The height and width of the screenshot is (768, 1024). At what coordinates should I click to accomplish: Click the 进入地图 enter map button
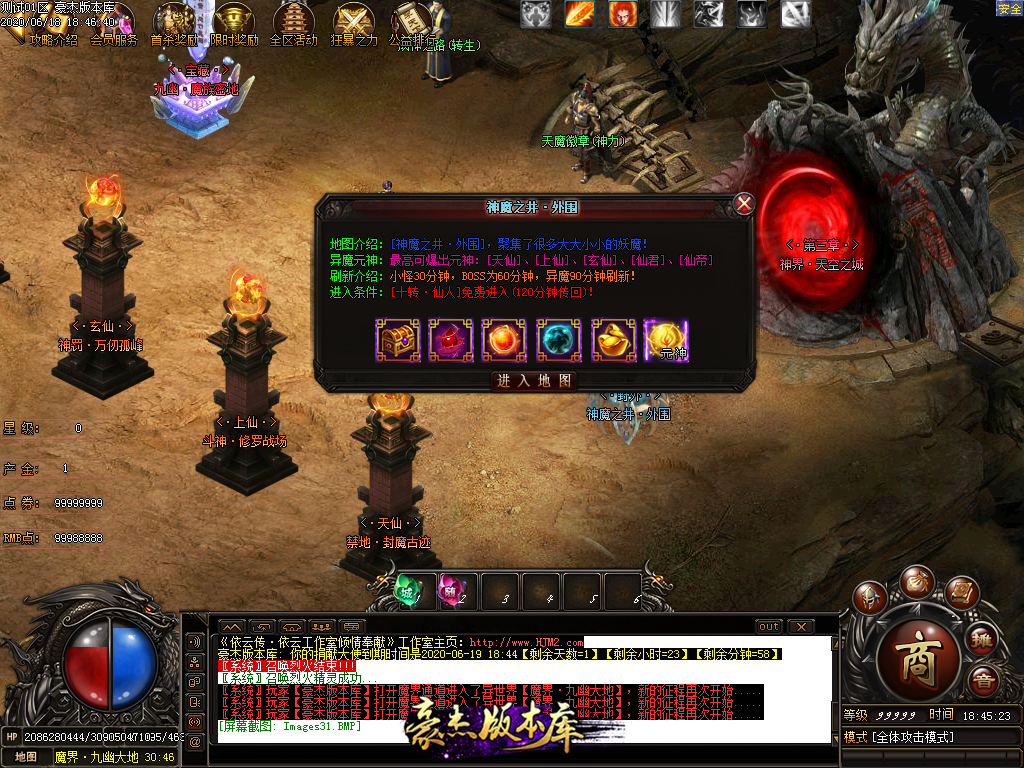point(535,381)
